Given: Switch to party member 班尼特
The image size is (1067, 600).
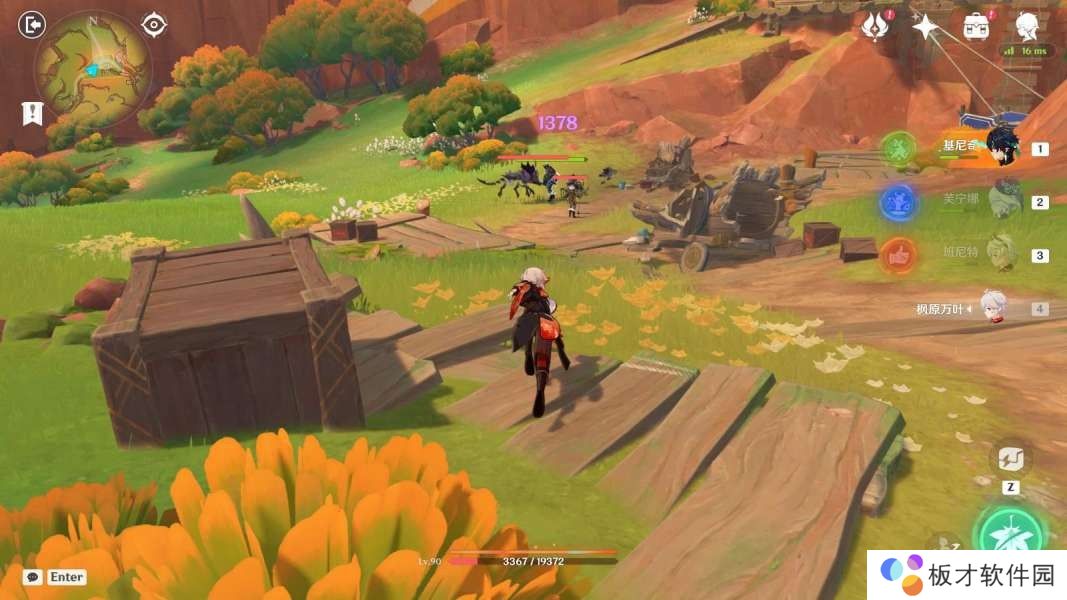Looking at the screenshot, I should coord(1002,254).
